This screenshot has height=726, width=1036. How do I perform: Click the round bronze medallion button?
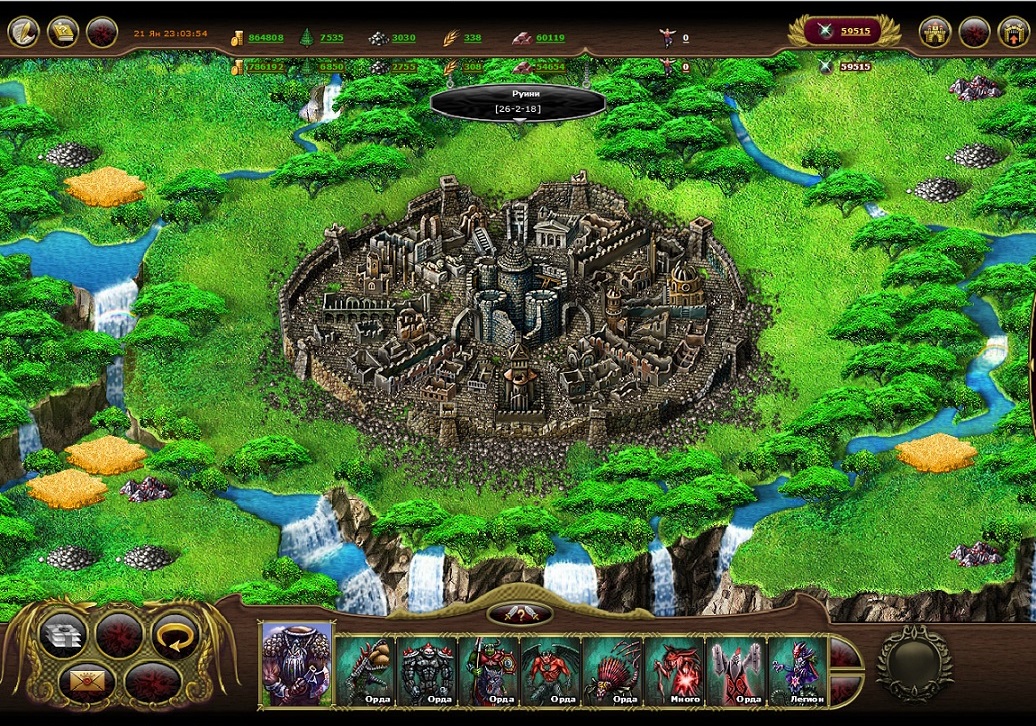coord(914,660)
